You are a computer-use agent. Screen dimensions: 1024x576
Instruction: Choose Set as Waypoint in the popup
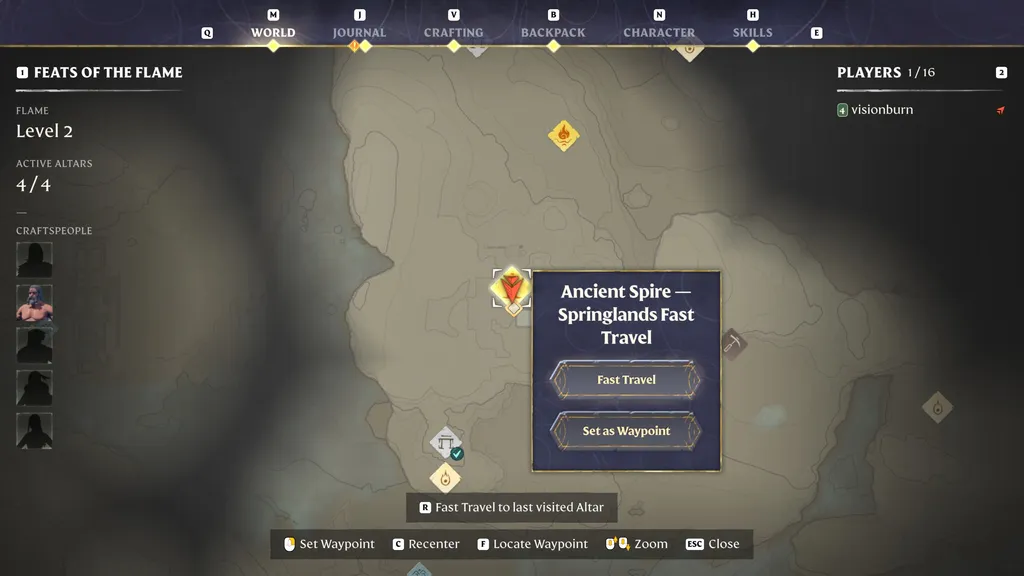[x=626, y=431]
